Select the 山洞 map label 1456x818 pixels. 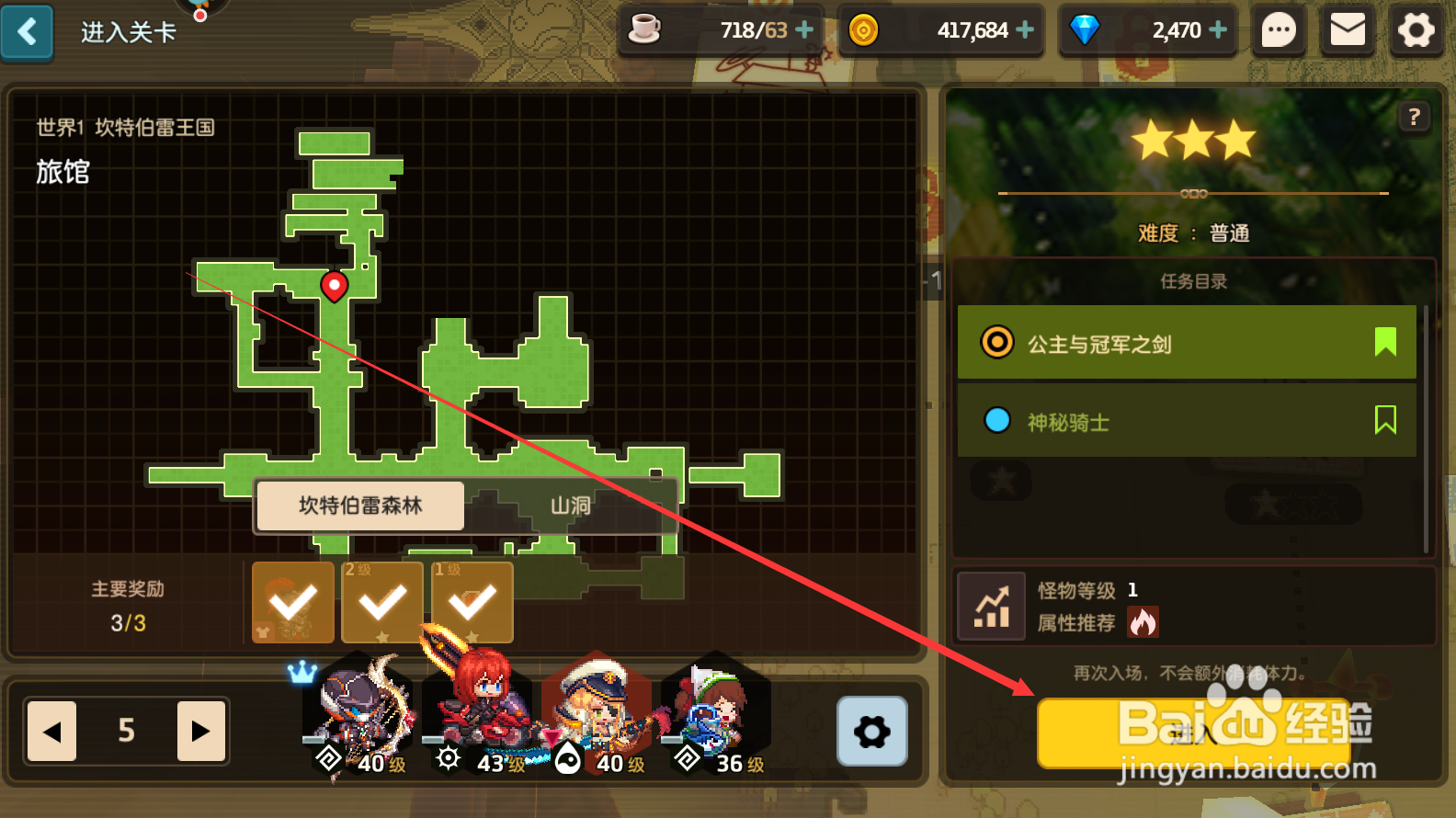(x=570, y=506)
